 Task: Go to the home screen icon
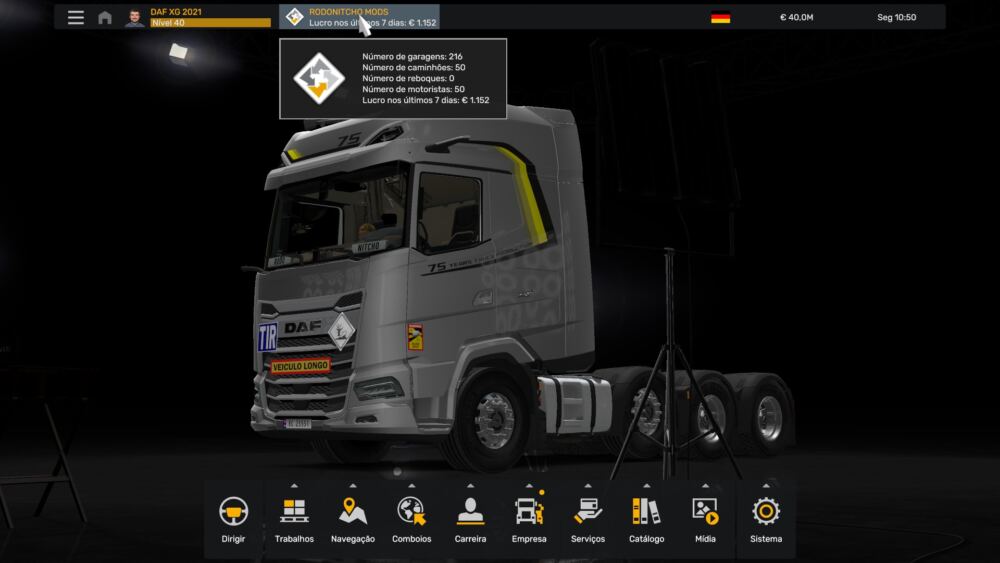pyautogui.click(x=105, y=17)
